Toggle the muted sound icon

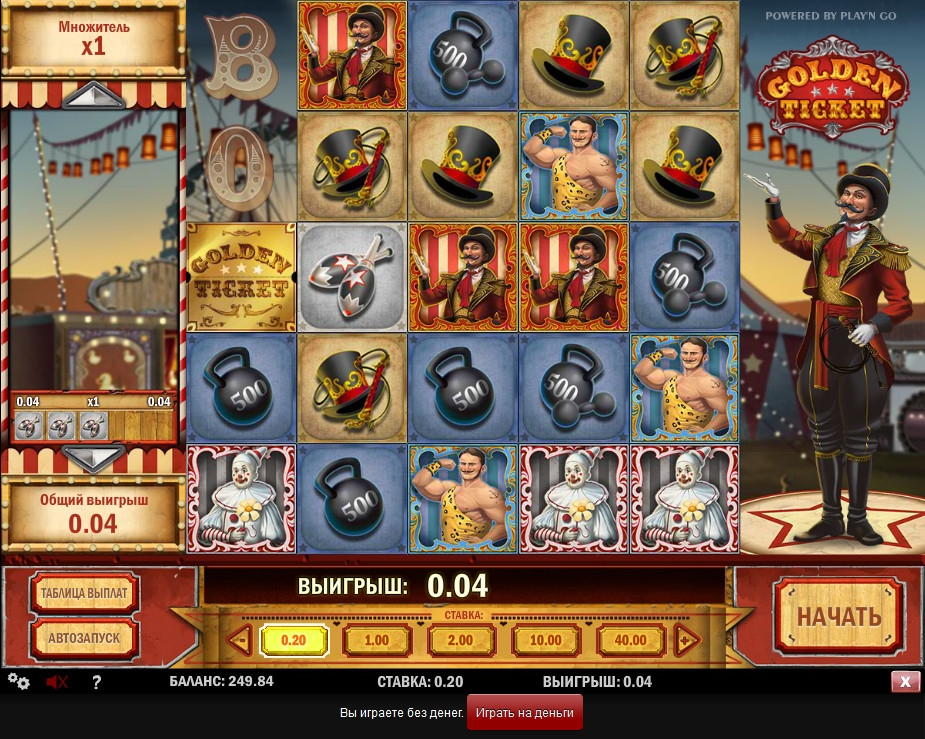pyautogui.click(x=57, y=682)
